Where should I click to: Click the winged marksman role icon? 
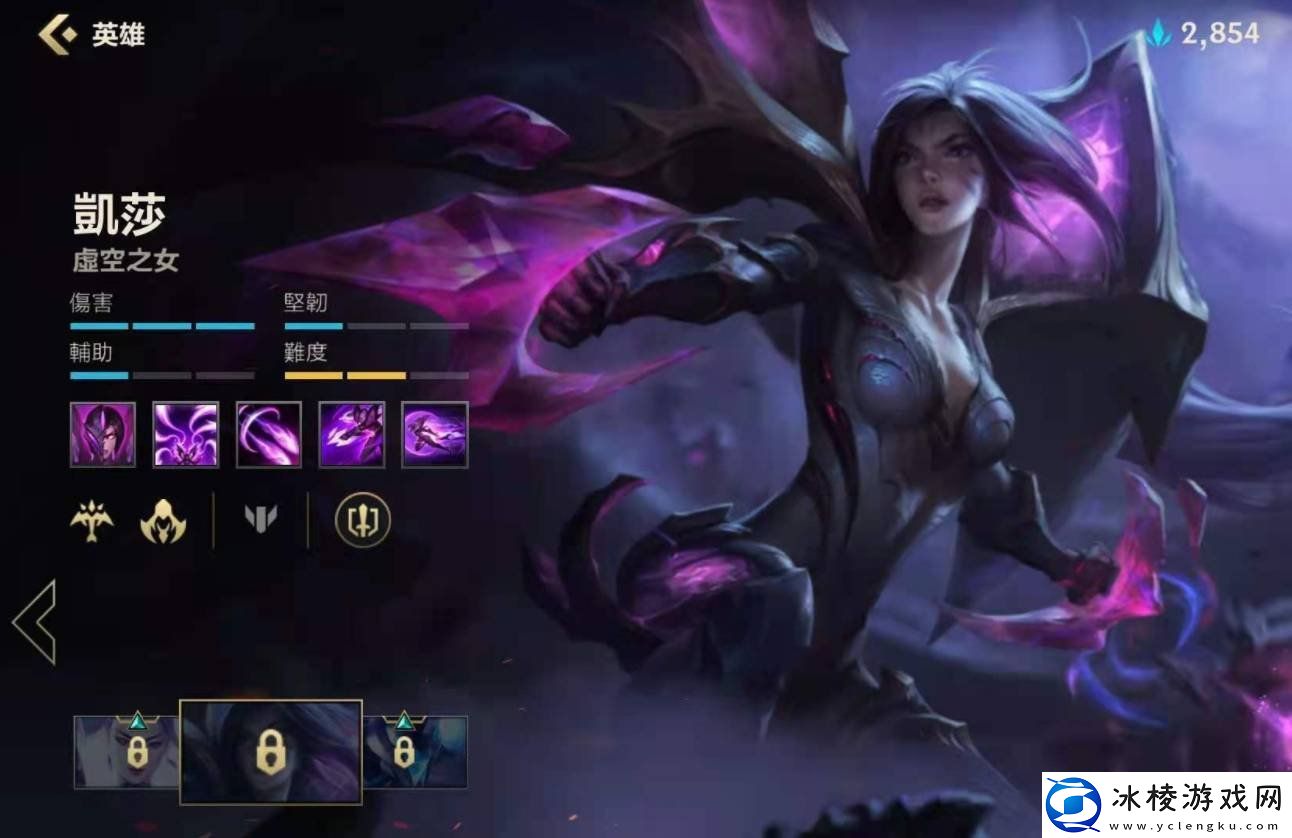[91, 520]
